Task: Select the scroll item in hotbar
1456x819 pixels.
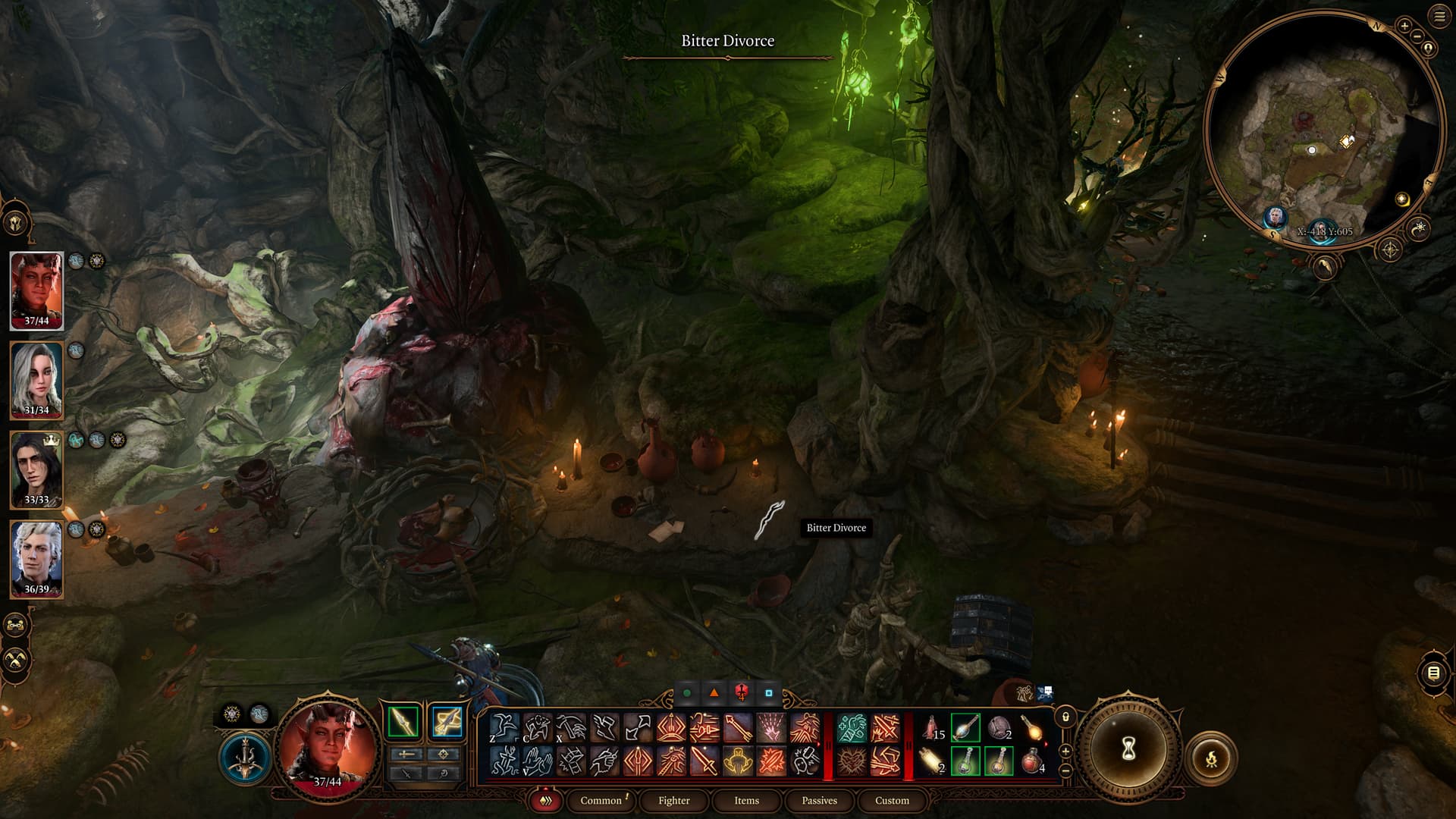Action: coord(932,761)
